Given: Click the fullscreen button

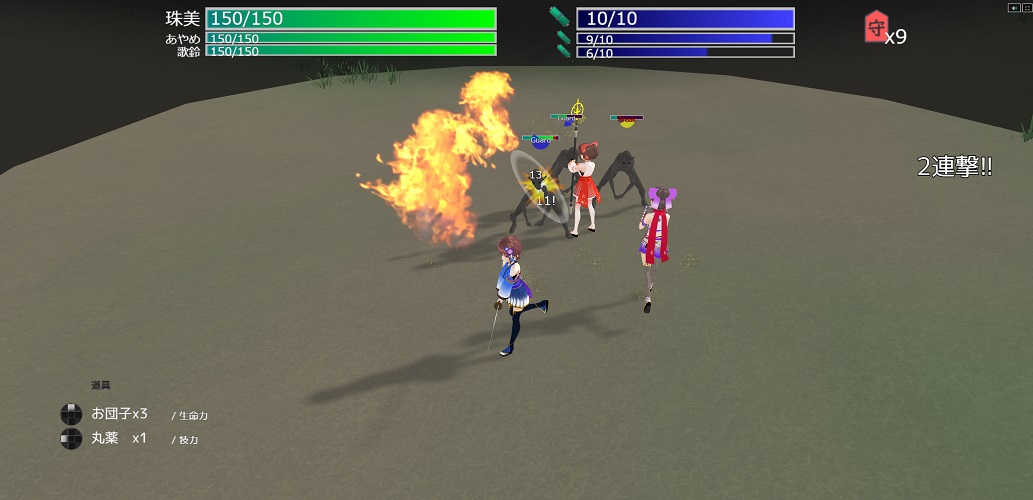Looking at the screenshot, I should (x=1025, y=7).
